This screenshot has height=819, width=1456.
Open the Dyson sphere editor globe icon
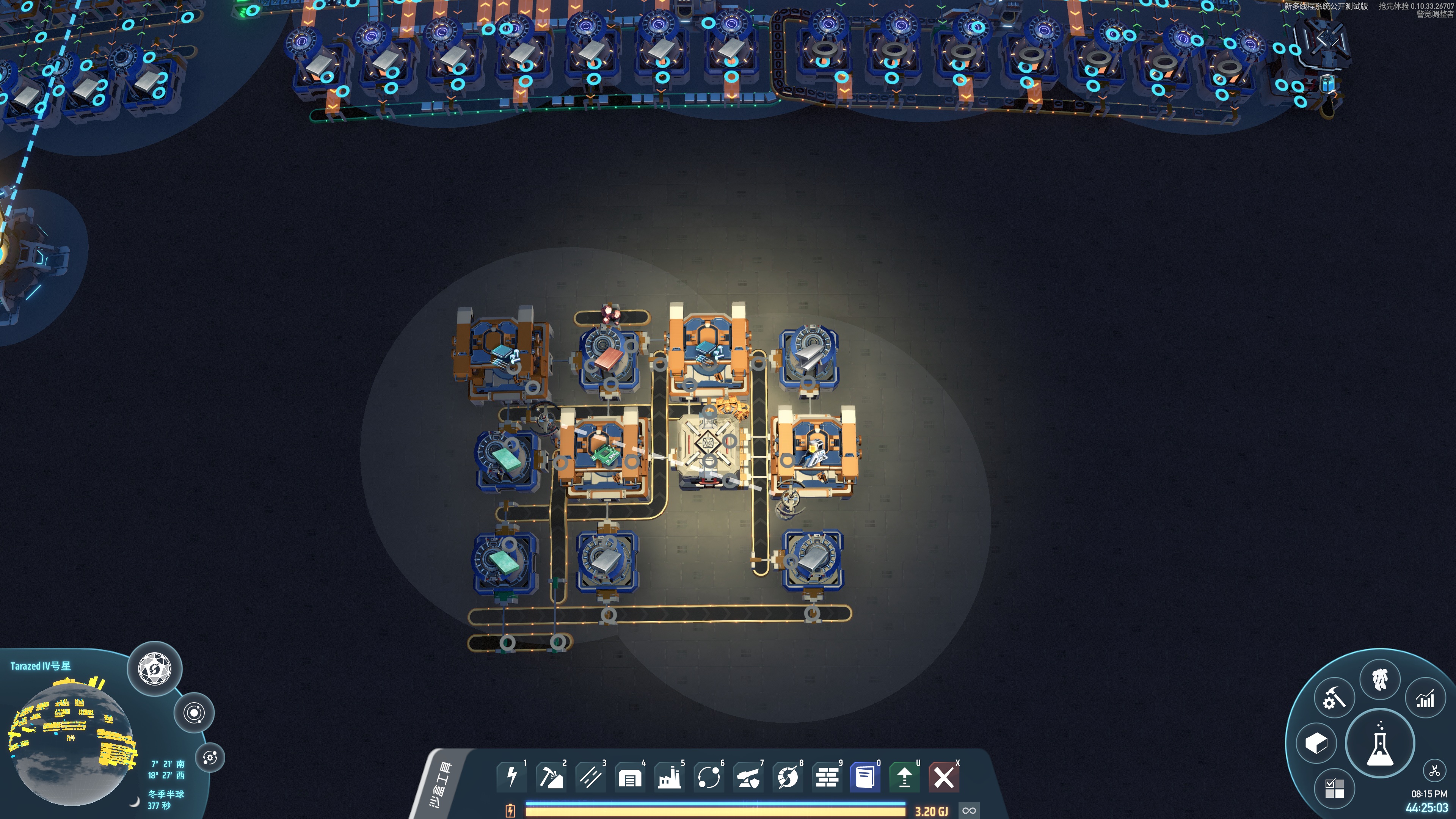[154, 669]
